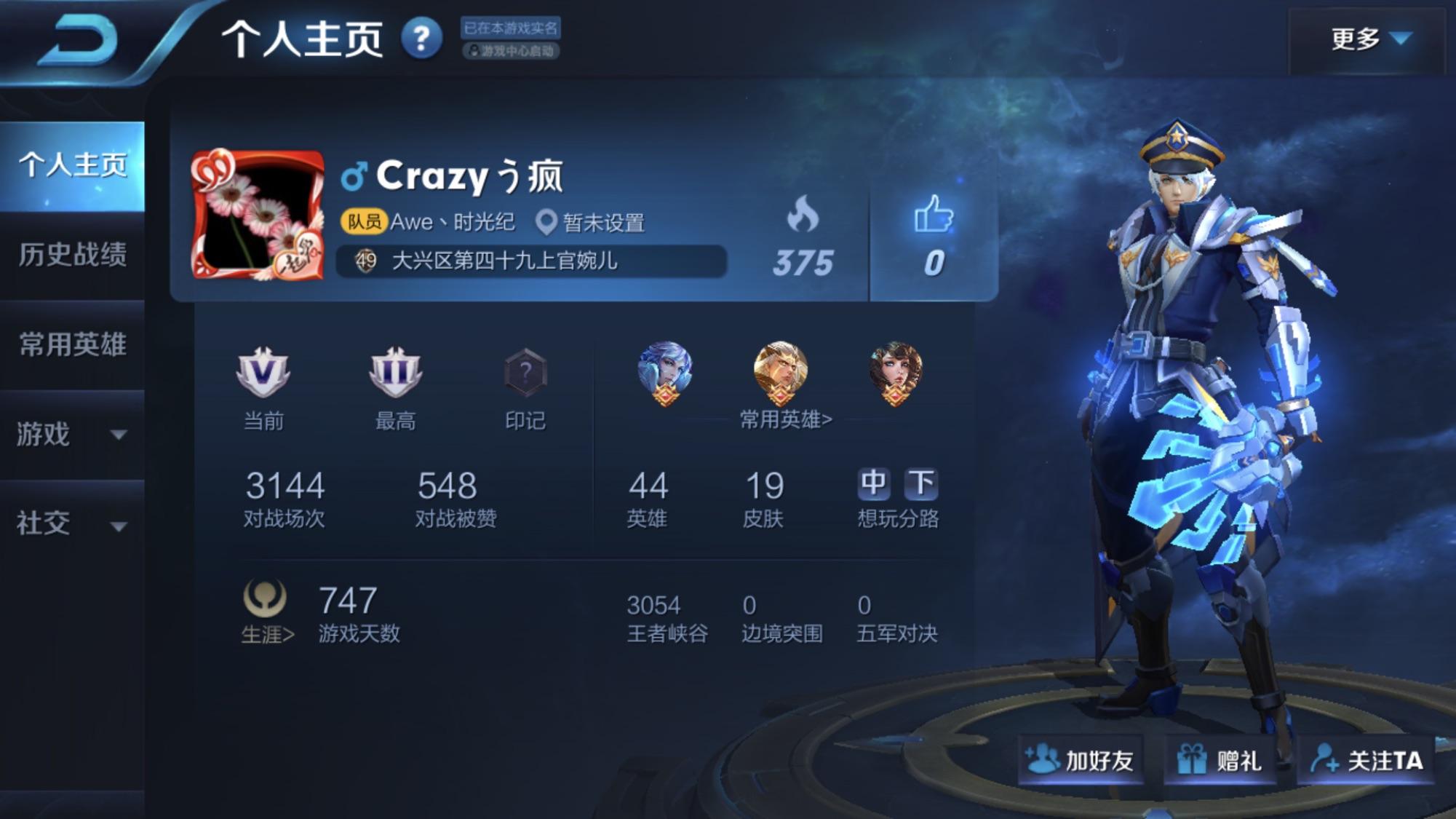Expand the 更多 dropdown menu
This screenshot has height=819, width=1456.
(1369, 39)
